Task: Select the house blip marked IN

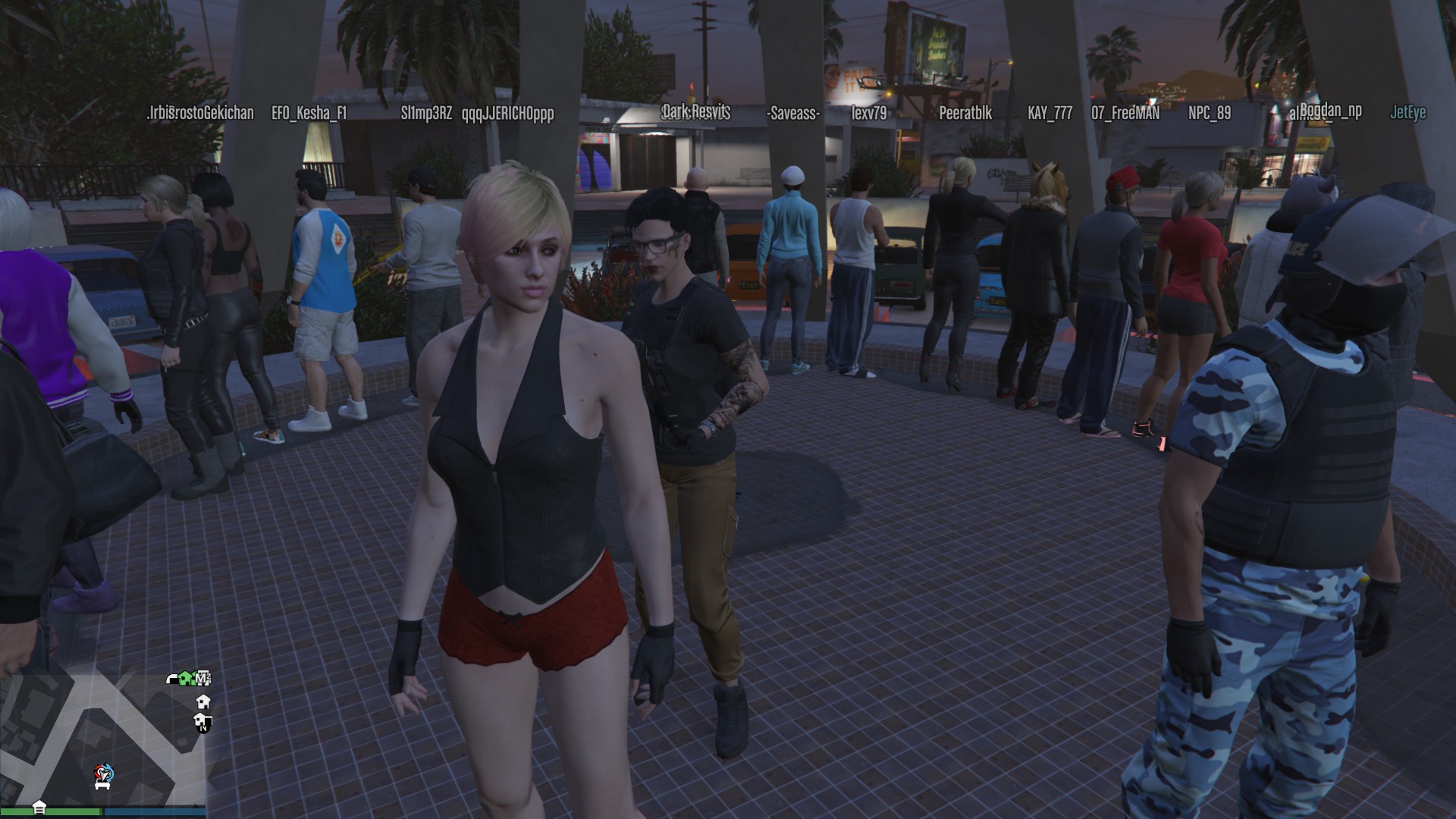Action: (x=202, y=721)
